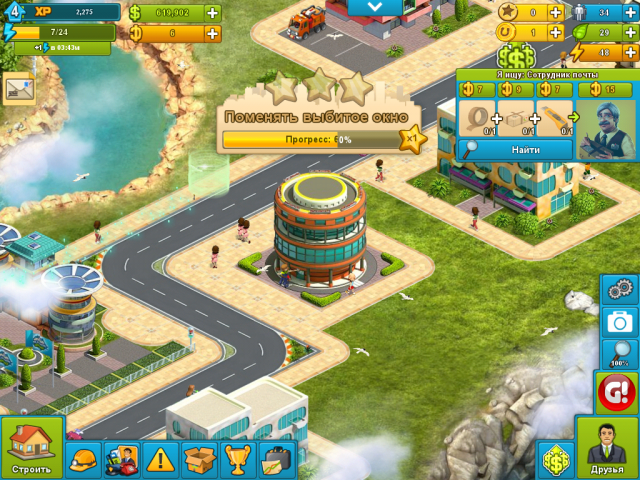Expand the blue dropdown arrow at top
The height and width of the screenshot is (480, 640).
[375, 8]
